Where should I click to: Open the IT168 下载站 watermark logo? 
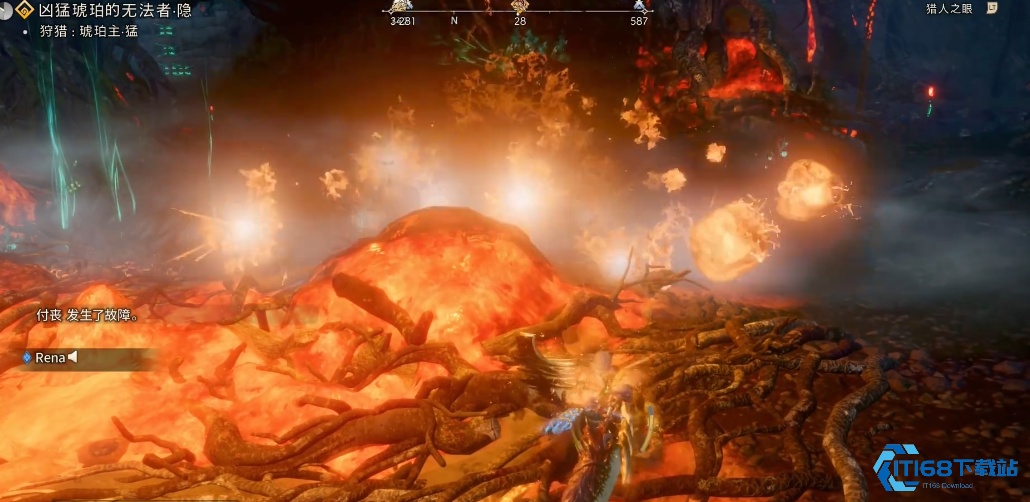click(946, 468)
